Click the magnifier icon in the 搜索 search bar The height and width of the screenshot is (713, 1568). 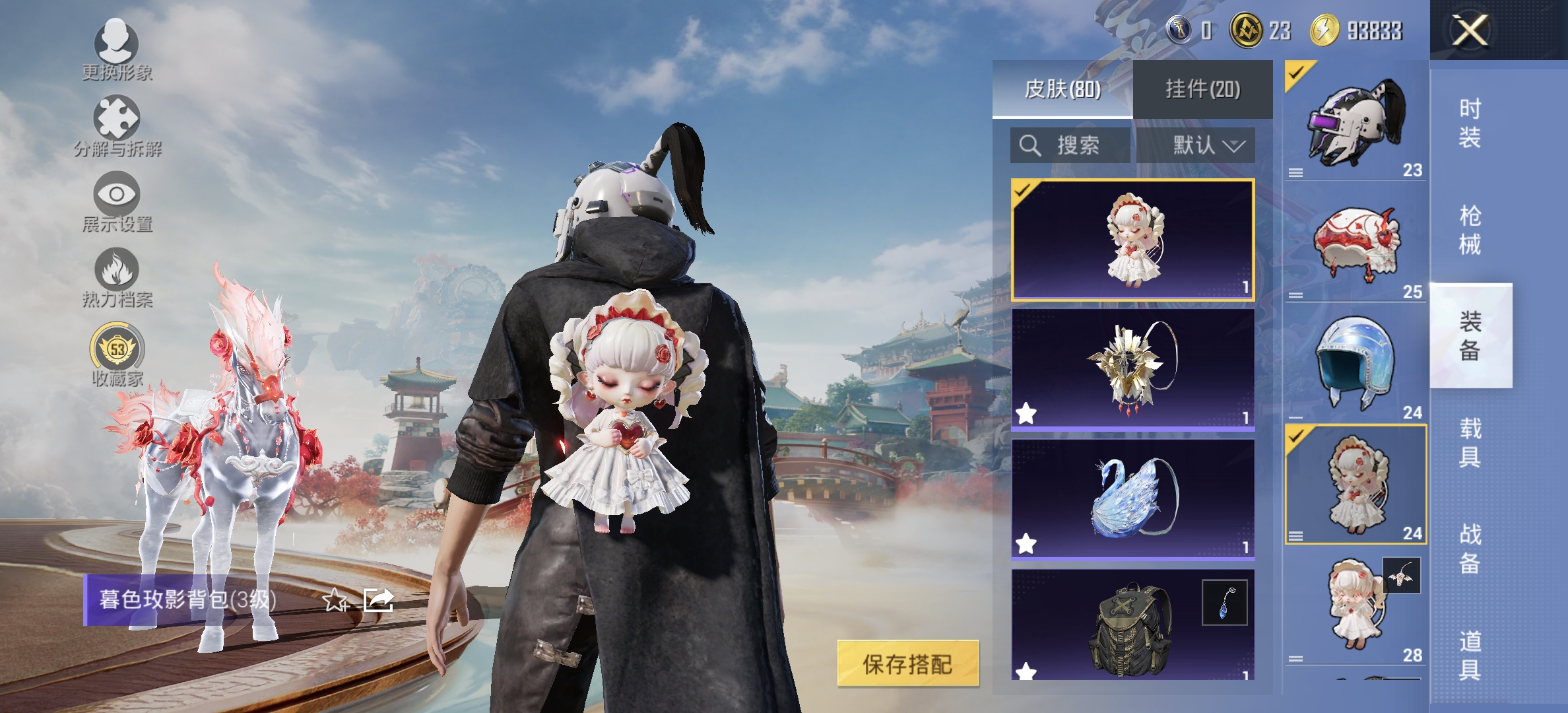[1031, 147]
